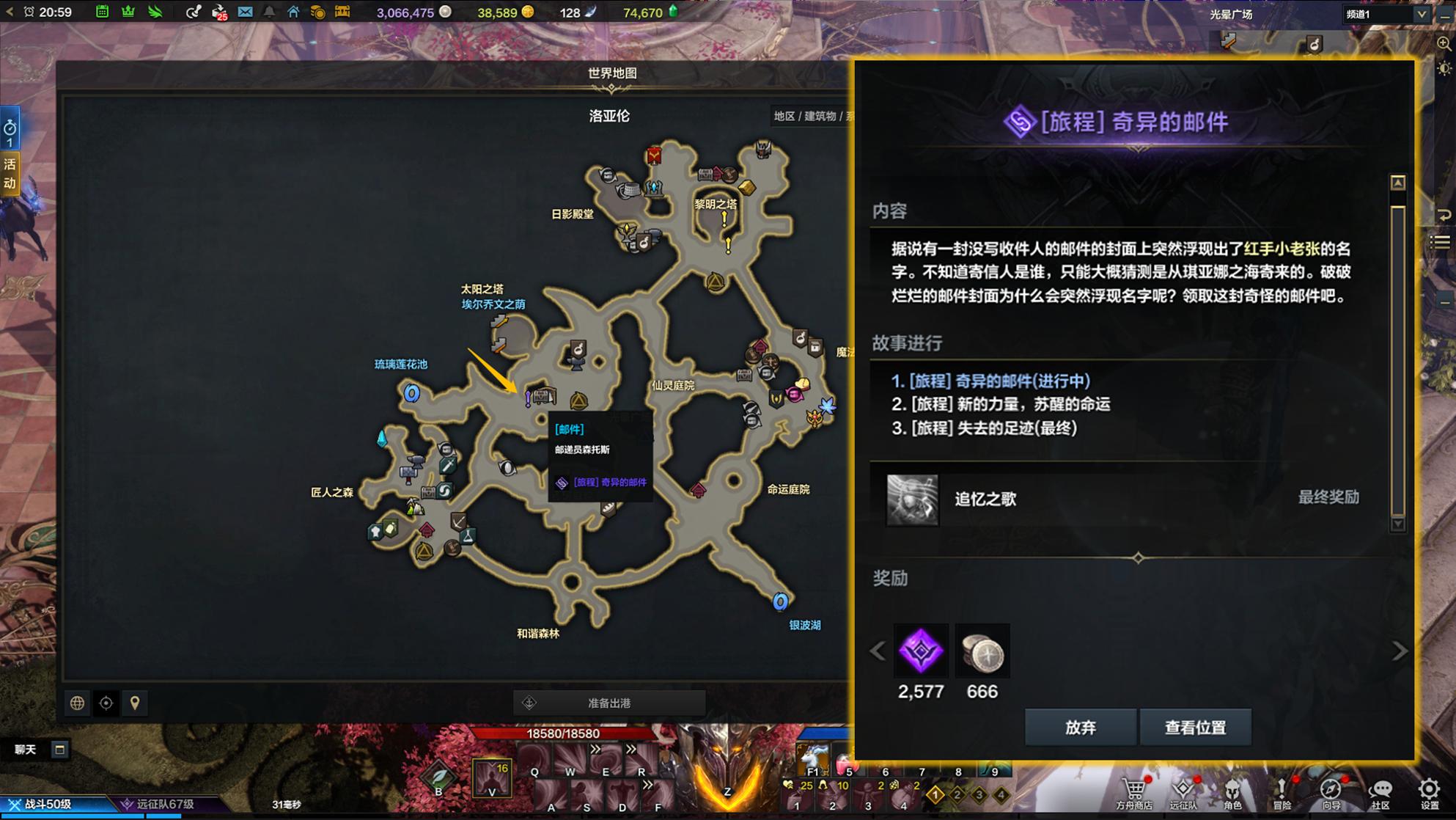
Task: Open the mailbox icon in the top bar
Action: pos(243,12)
